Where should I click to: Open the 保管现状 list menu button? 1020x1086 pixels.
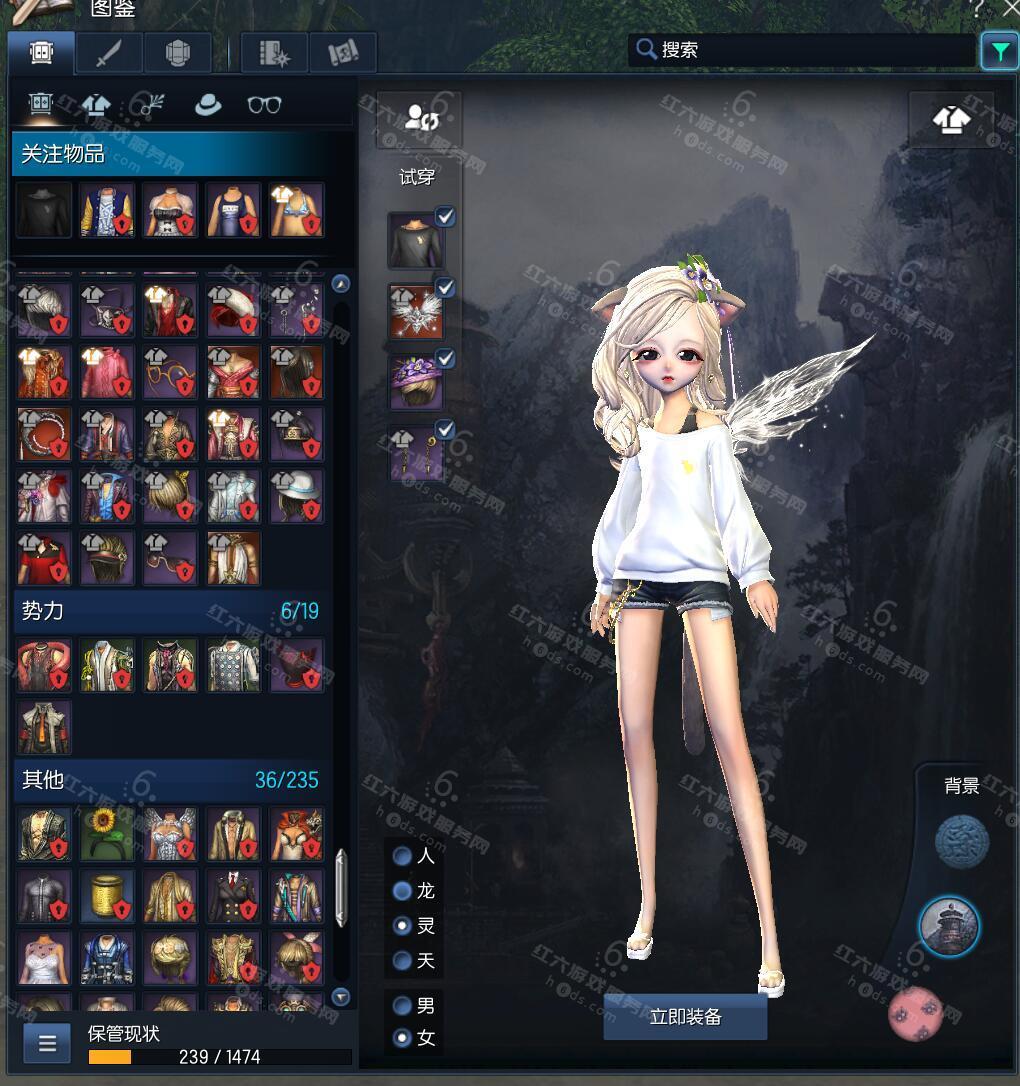pos(47,1044)
